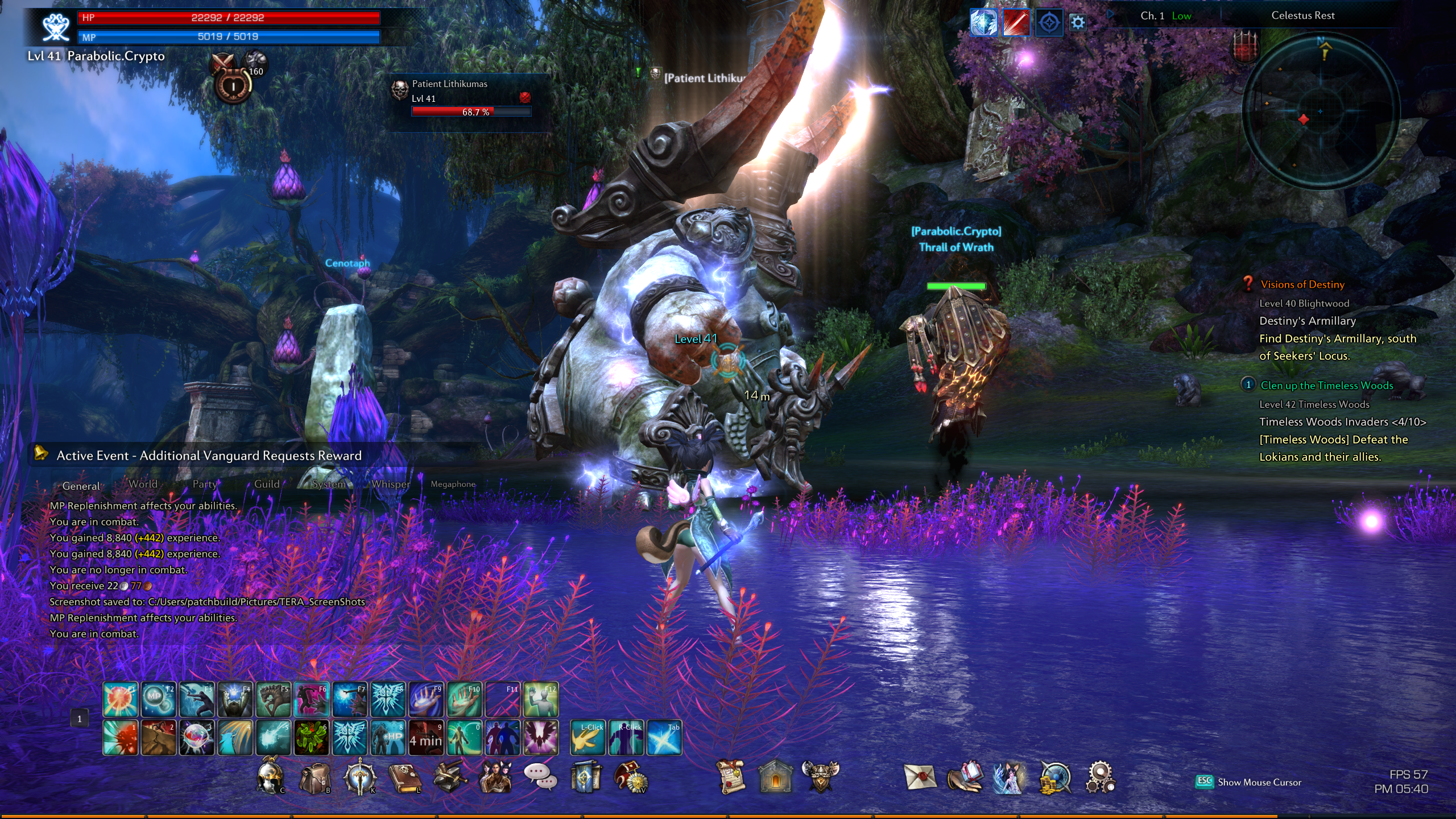Open the blue gear minimap settings button
Screen dimensions: 1456x819
tap(1078, 23)
